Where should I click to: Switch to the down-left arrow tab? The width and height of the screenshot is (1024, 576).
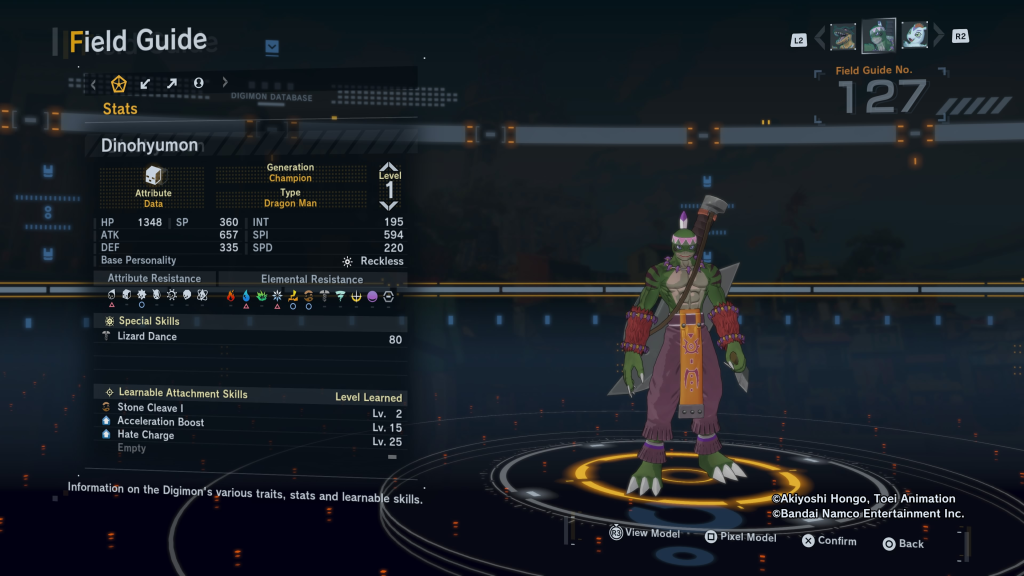coord(145,83)
